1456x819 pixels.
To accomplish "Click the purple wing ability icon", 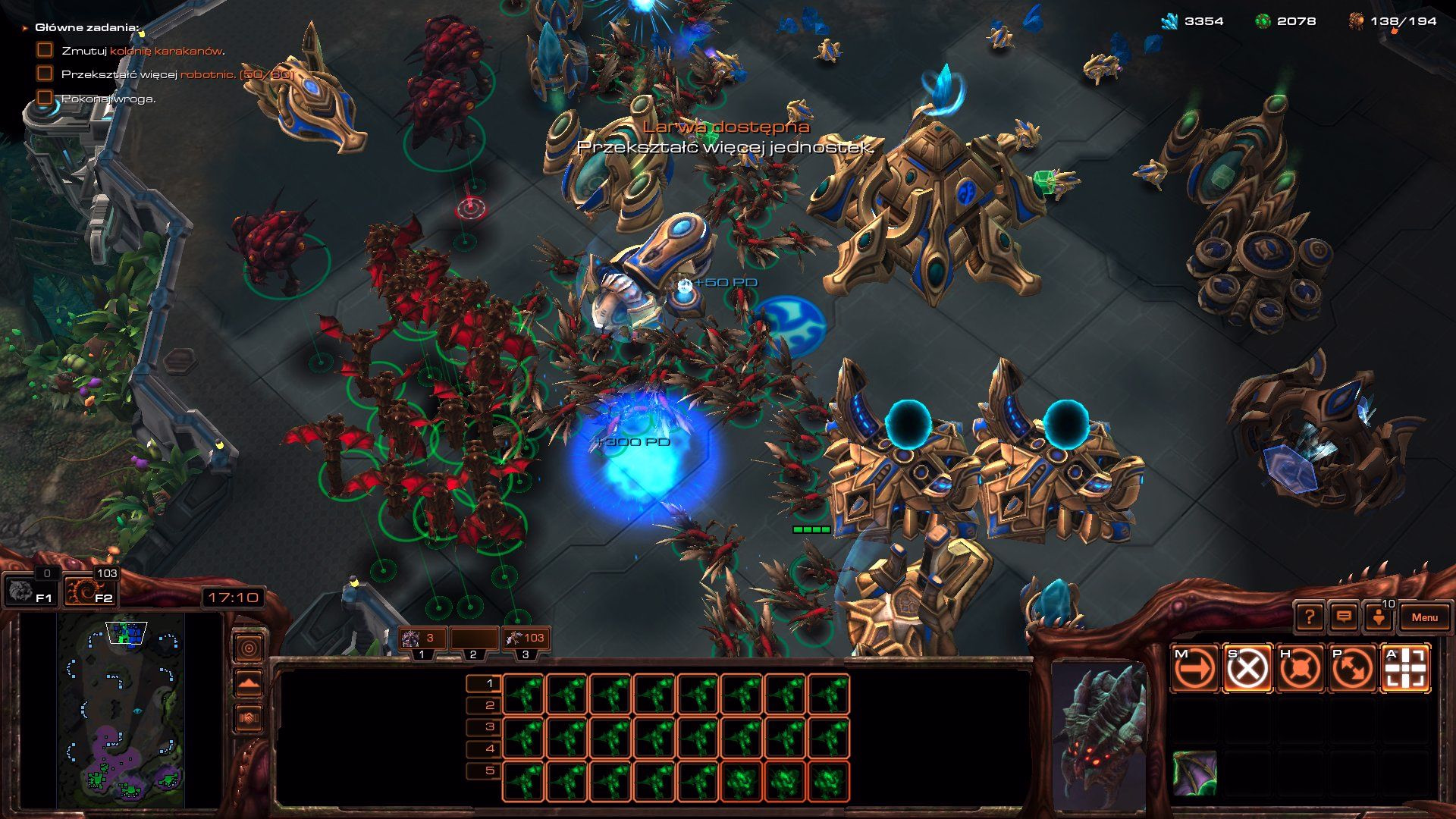I will coord(1194,773).
